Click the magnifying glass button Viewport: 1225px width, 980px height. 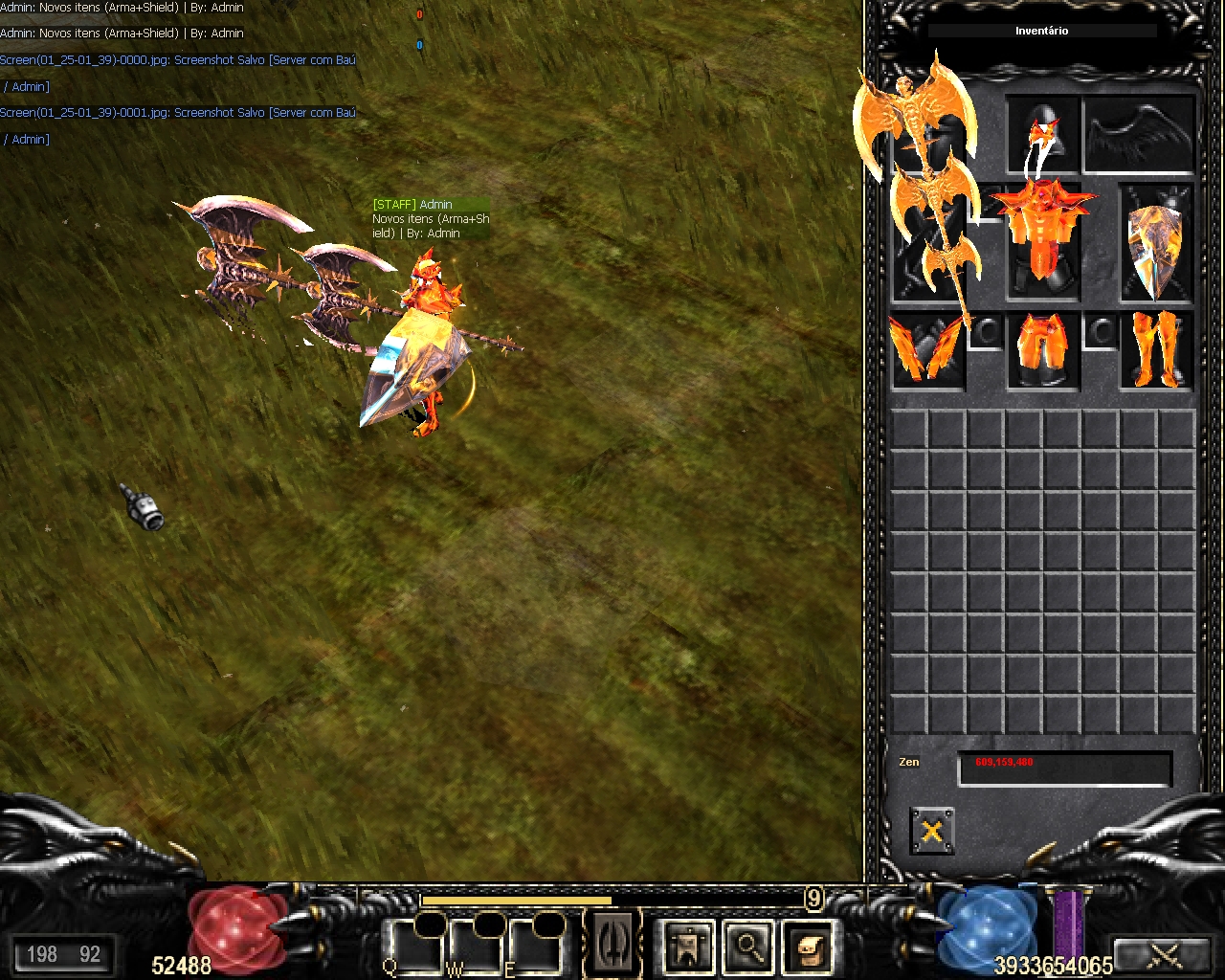pos(748,947)
